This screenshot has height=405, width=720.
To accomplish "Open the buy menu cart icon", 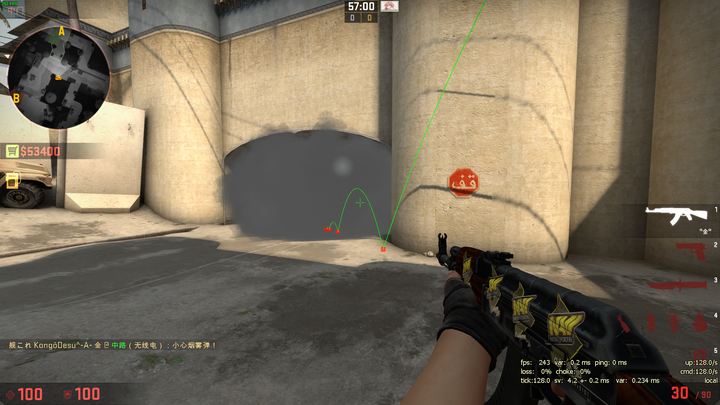I will click(x=13, y=151).
